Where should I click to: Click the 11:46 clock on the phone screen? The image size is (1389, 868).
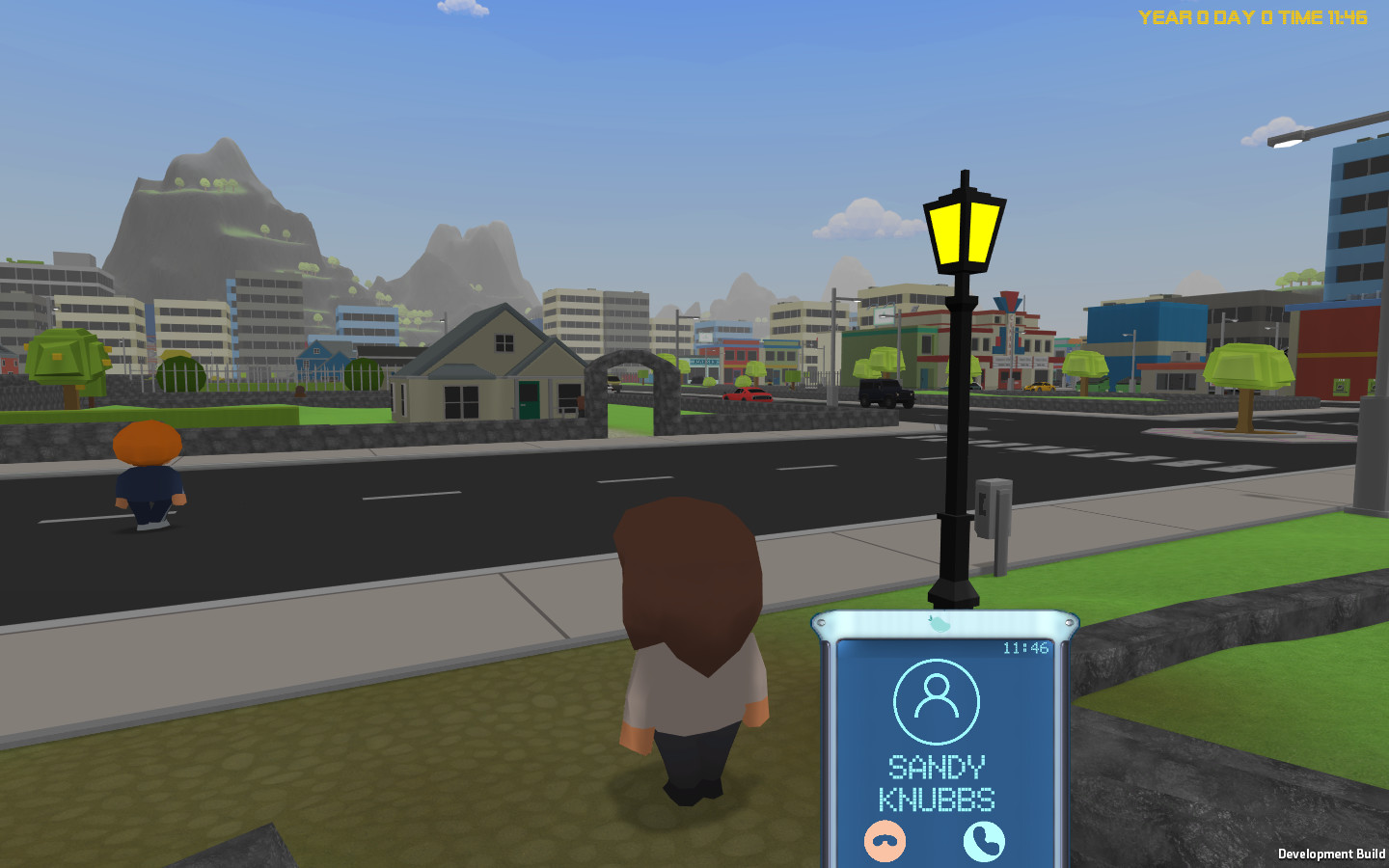click(x=1024, y=650)
